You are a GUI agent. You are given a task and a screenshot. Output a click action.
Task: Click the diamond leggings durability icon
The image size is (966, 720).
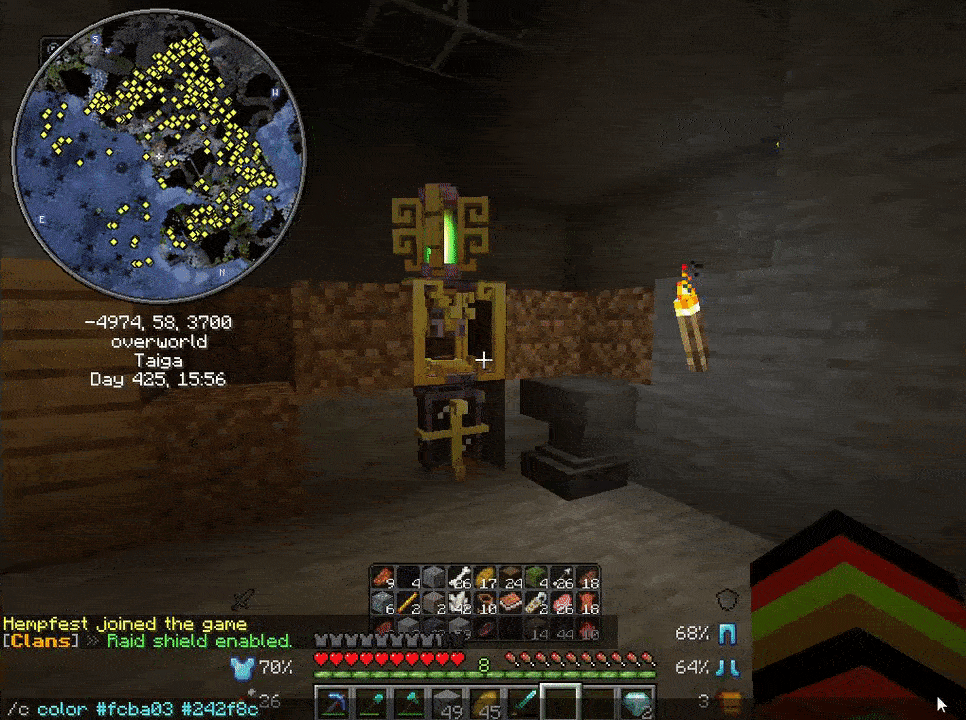[728, 634]
